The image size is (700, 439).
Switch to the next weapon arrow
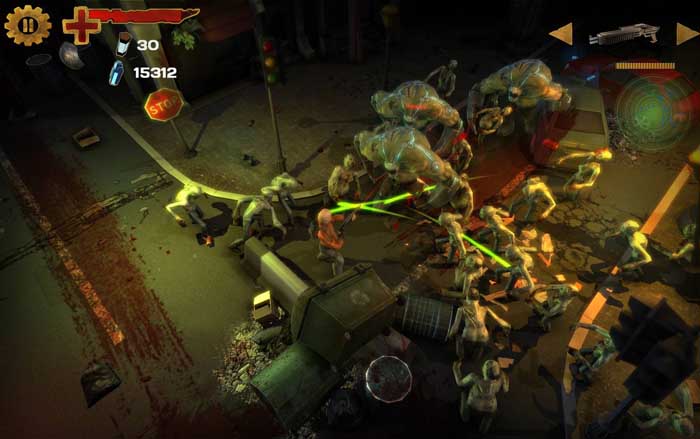pos(686,34)
